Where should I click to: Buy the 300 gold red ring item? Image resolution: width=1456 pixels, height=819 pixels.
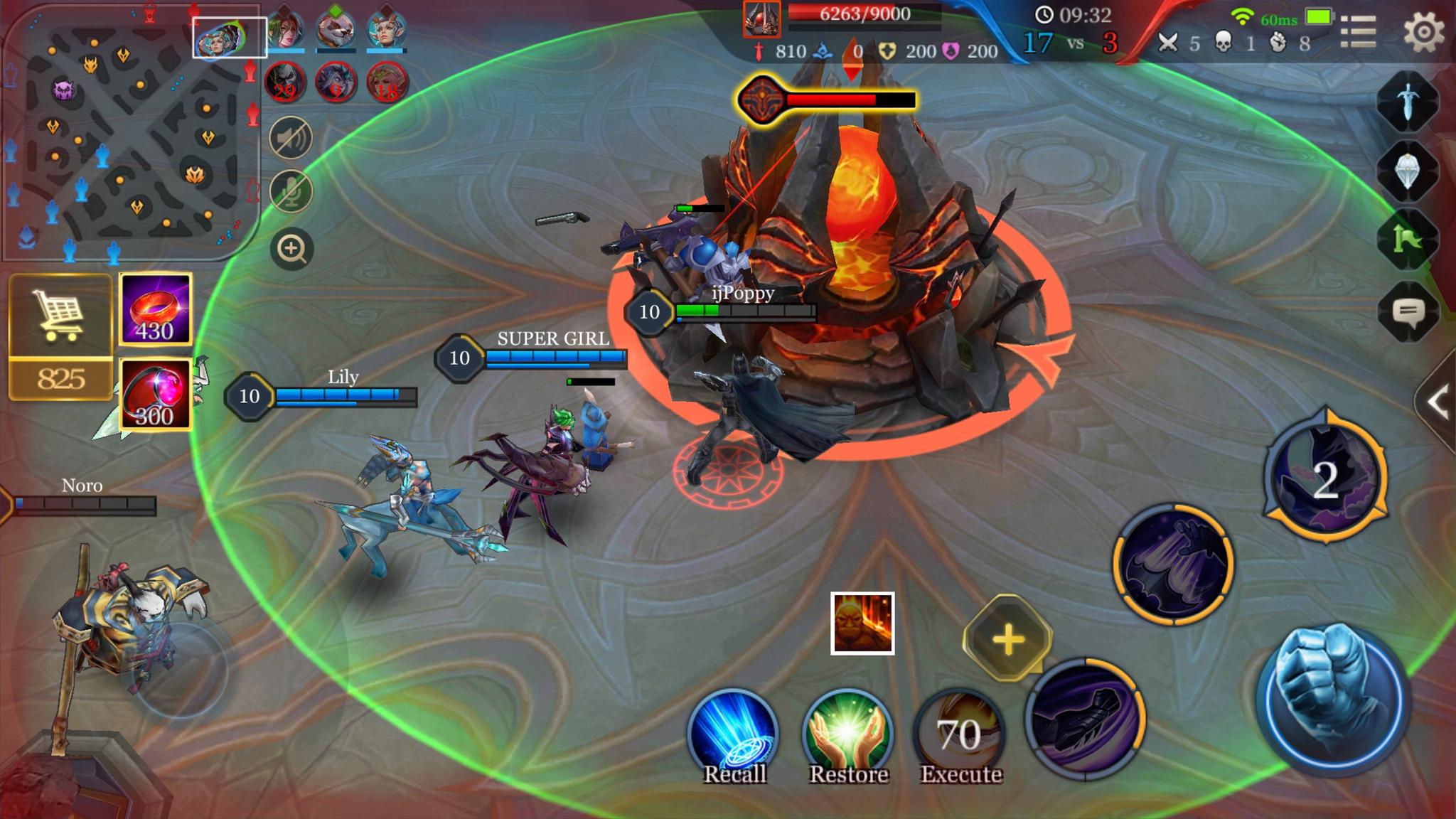155,395
